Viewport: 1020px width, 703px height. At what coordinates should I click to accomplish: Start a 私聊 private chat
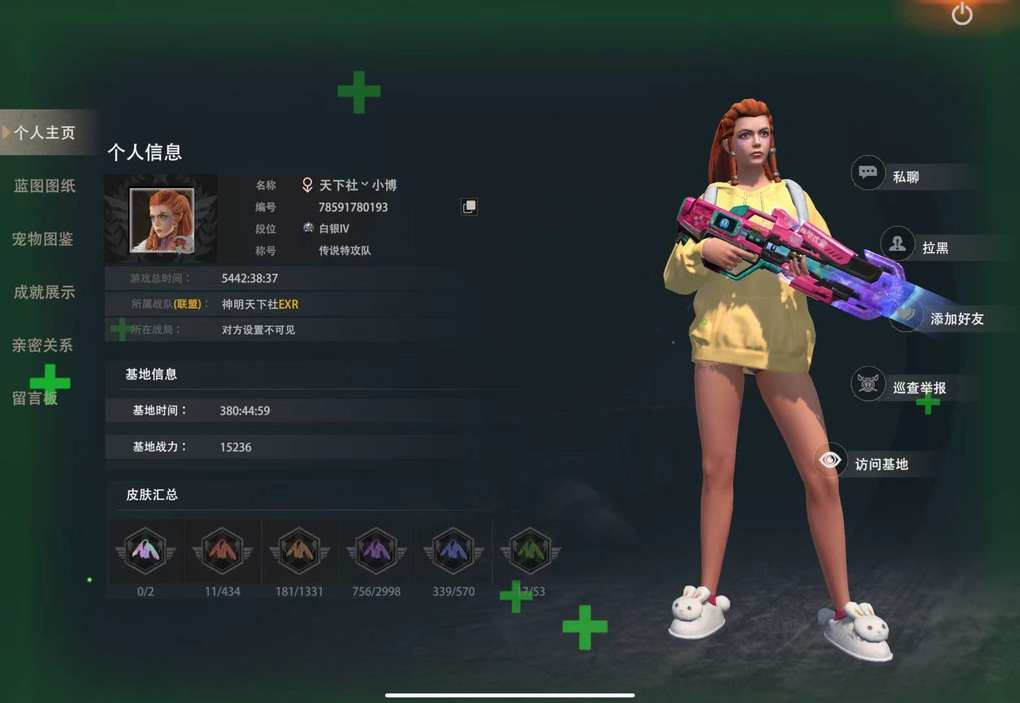point(904,175)
